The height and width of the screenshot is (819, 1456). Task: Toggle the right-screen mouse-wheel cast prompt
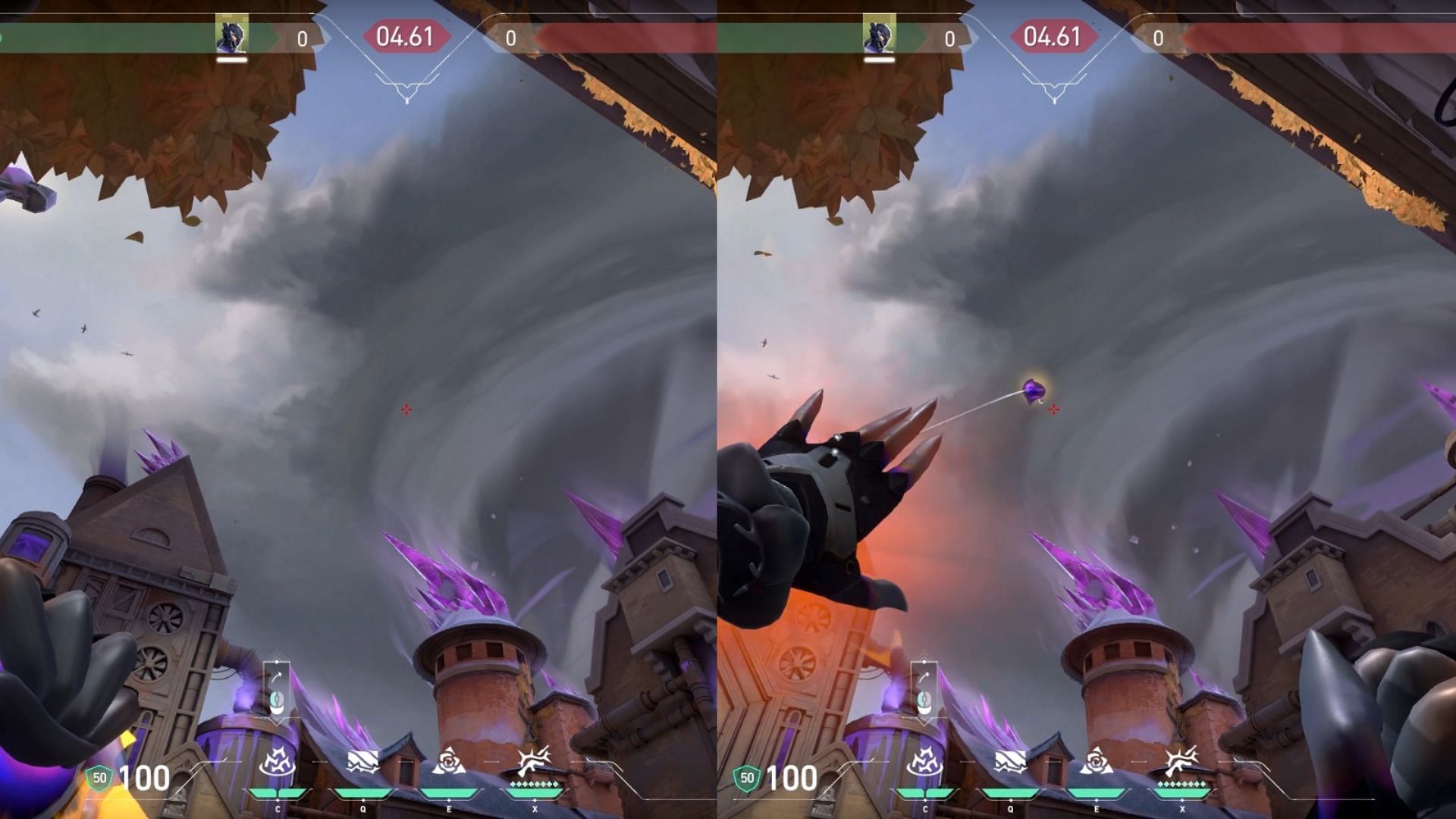tap(926, 703)
